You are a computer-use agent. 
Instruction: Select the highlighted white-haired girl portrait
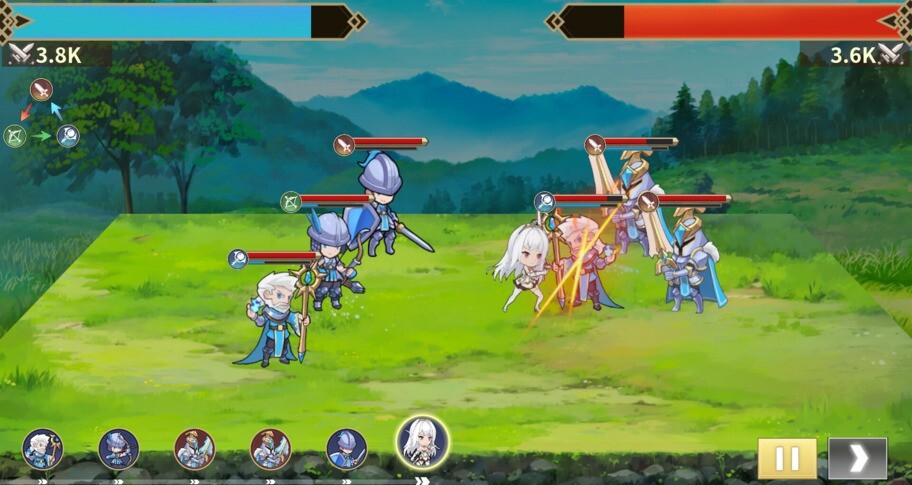click(x=422, y=442)
